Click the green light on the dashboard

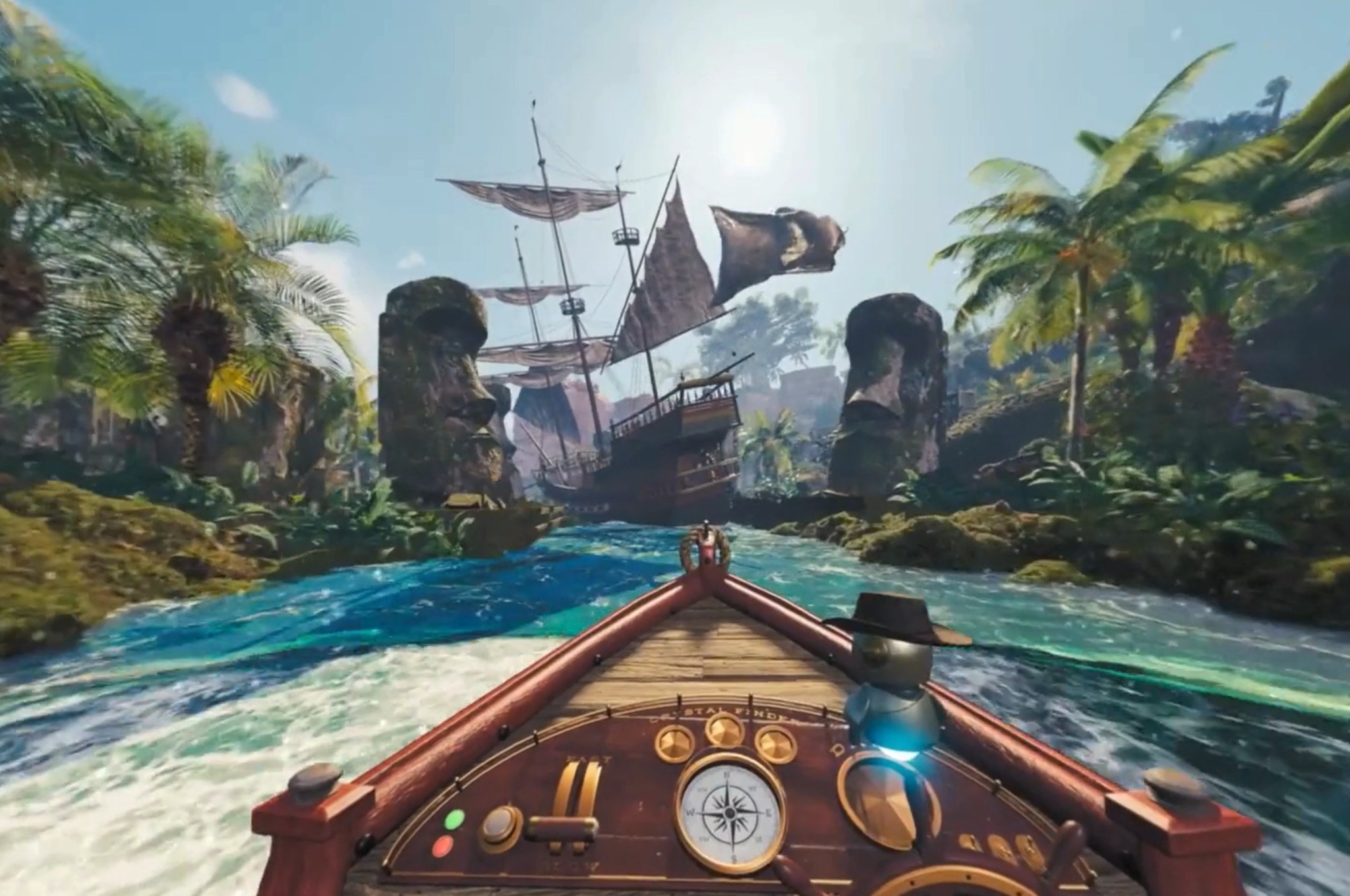point(454,820)
